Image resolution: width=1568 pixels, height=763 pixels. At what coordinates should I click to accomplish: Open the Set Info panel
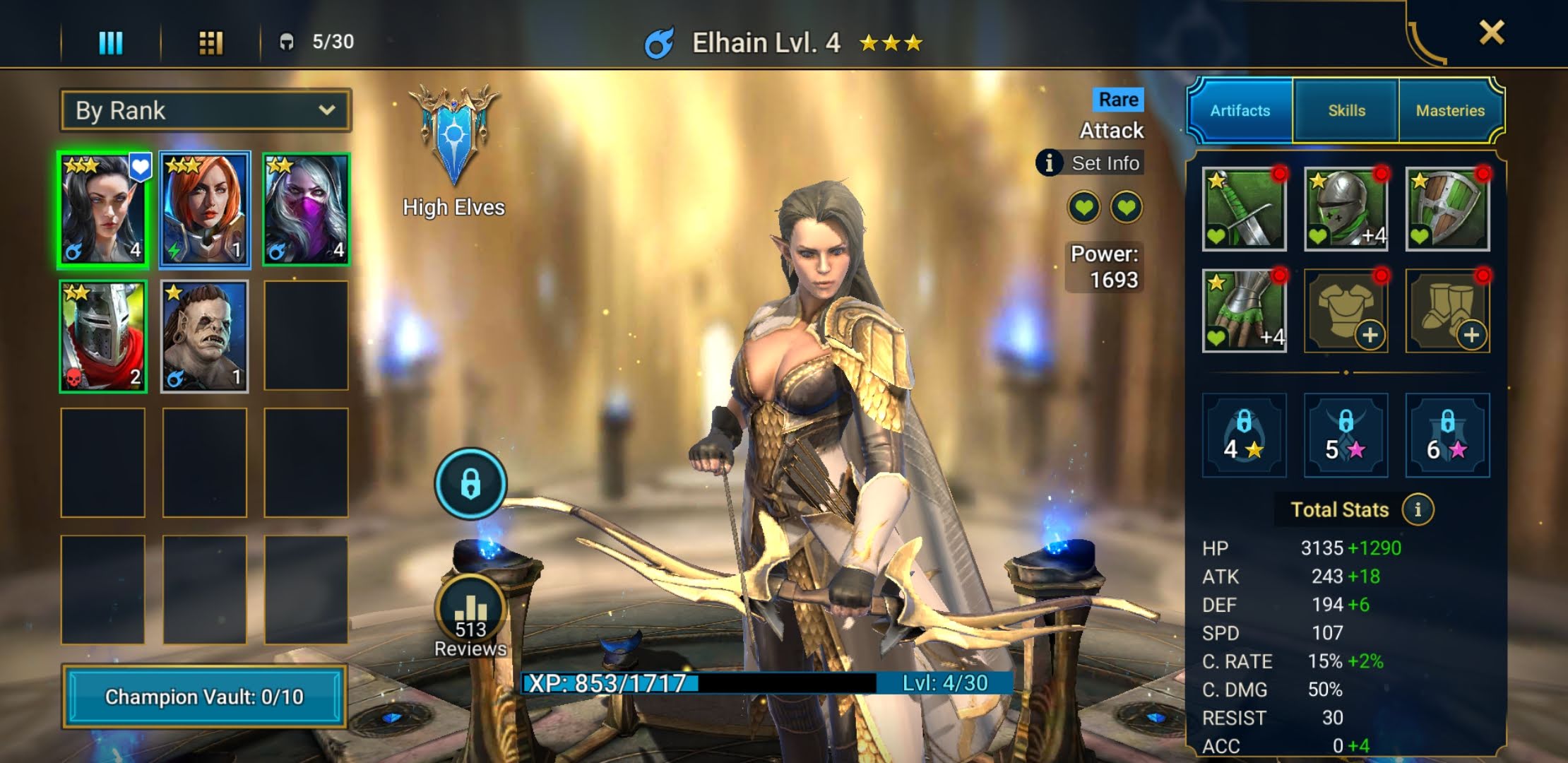(1091, 163)
